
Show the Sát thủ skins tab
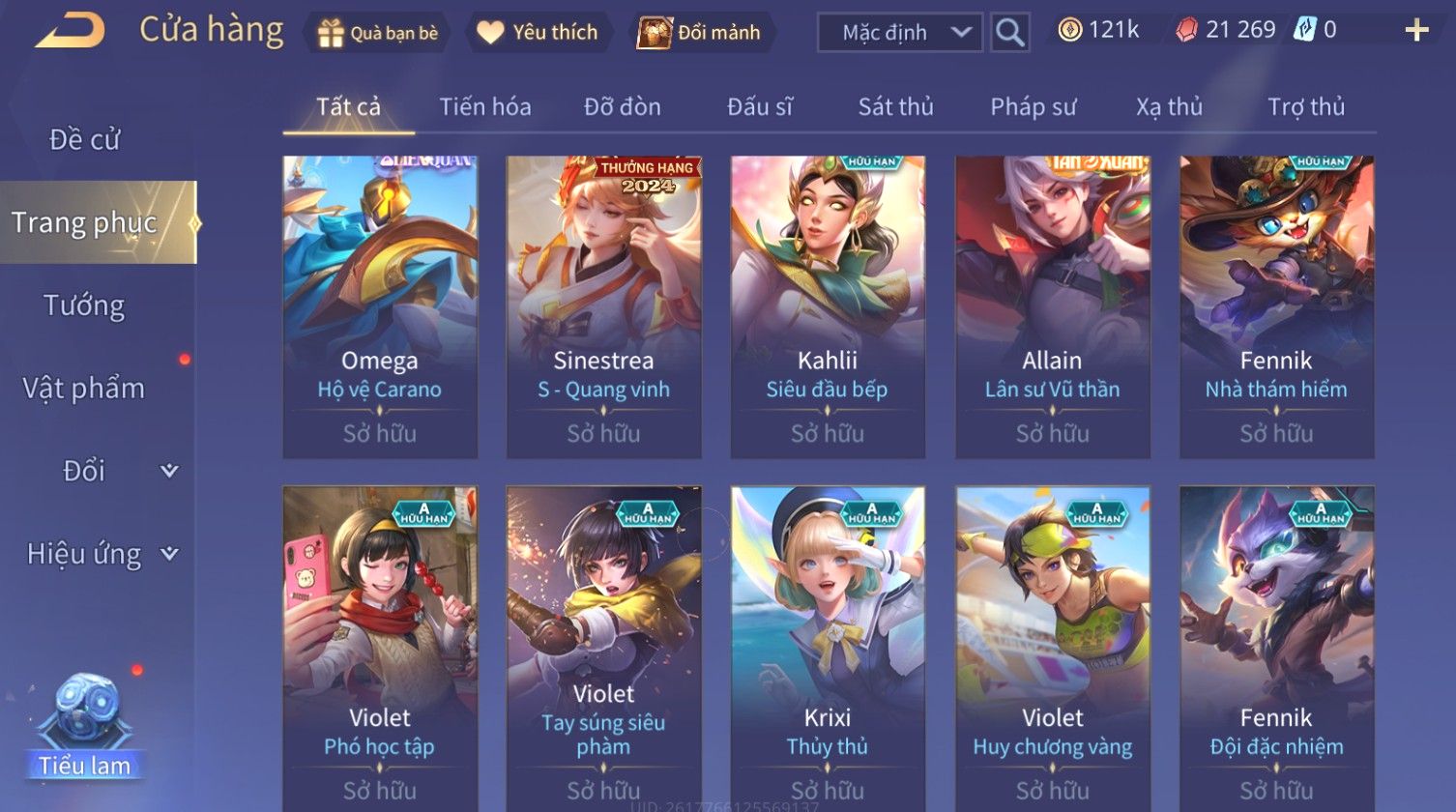coord(895,107)
